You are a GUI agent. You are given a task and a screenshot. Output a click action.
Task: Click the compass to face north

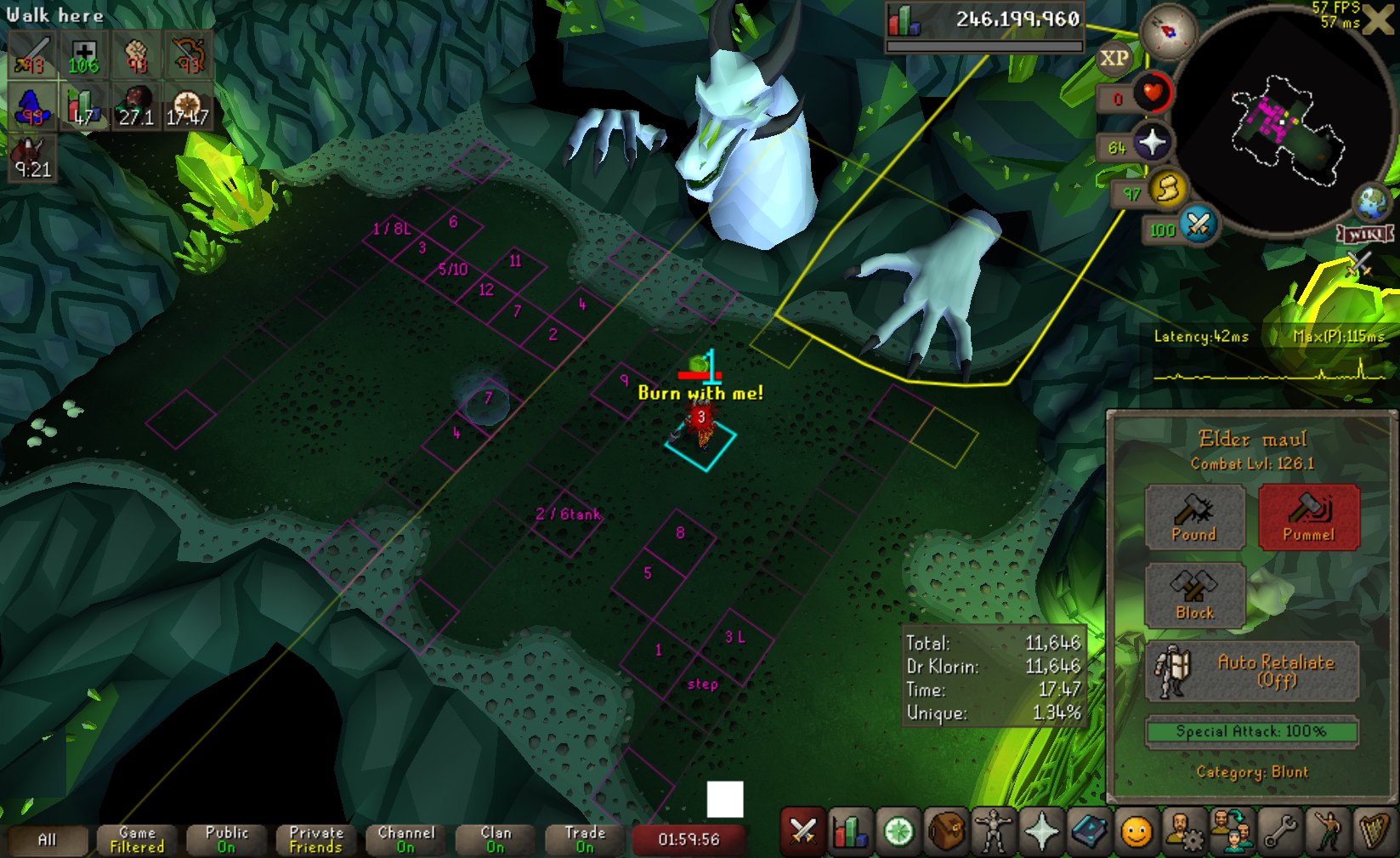coord(1168,31)
